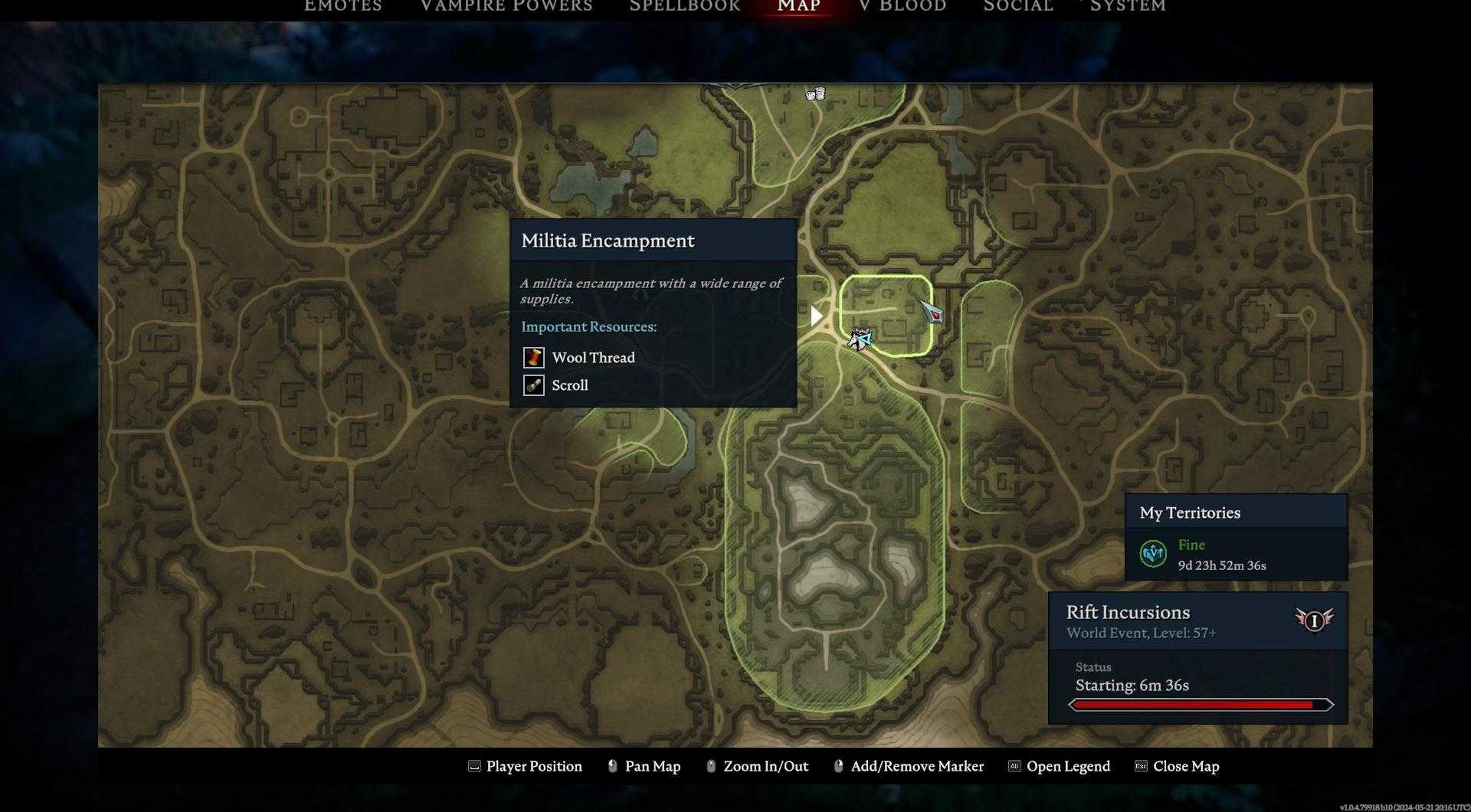Open the System tab
1471x812 pixels.
click(x=1127, y=6)
